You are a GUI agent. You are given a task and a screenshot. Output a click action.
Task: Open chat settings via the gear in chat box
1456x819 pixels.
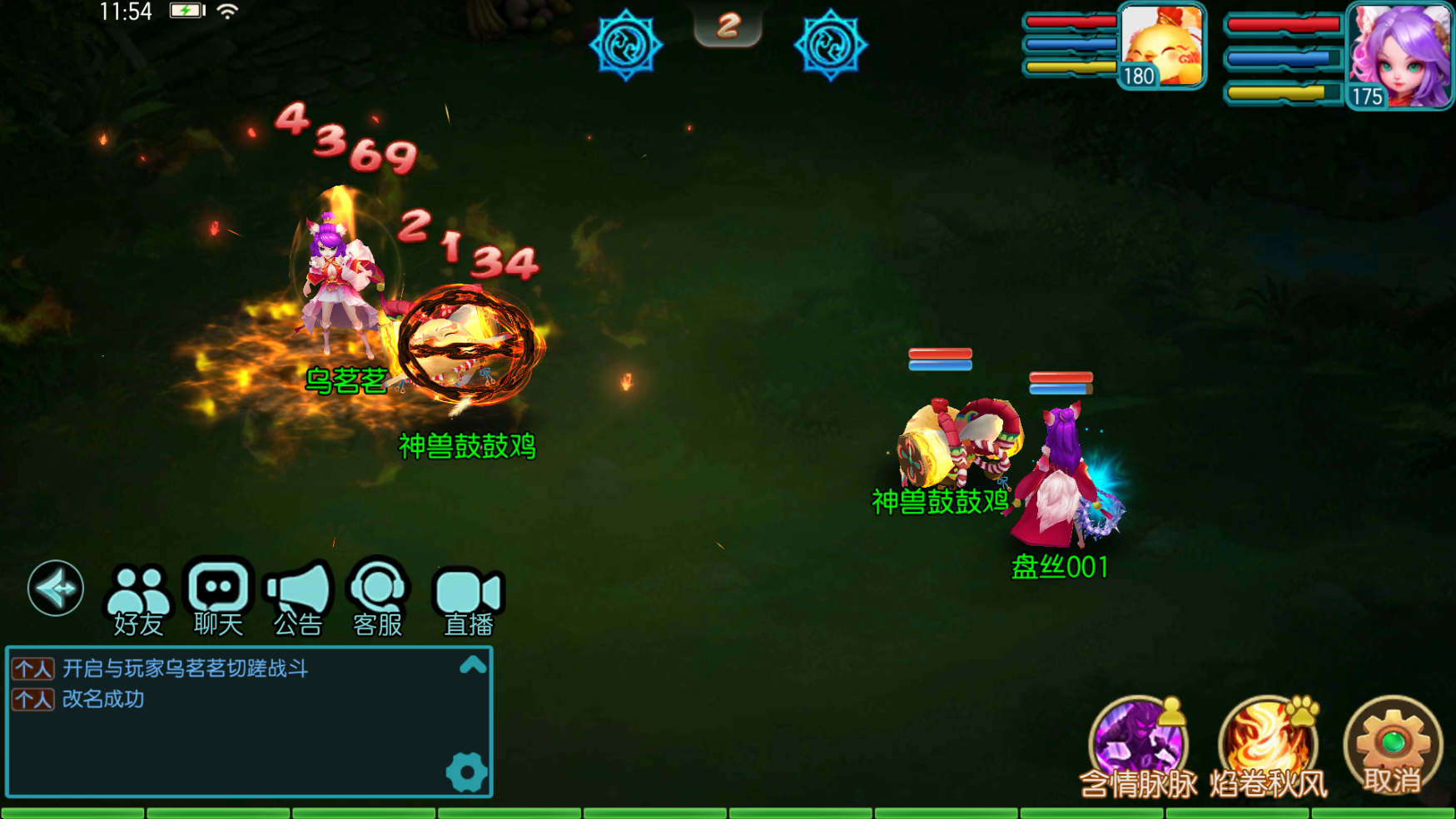tap(466, 772)
